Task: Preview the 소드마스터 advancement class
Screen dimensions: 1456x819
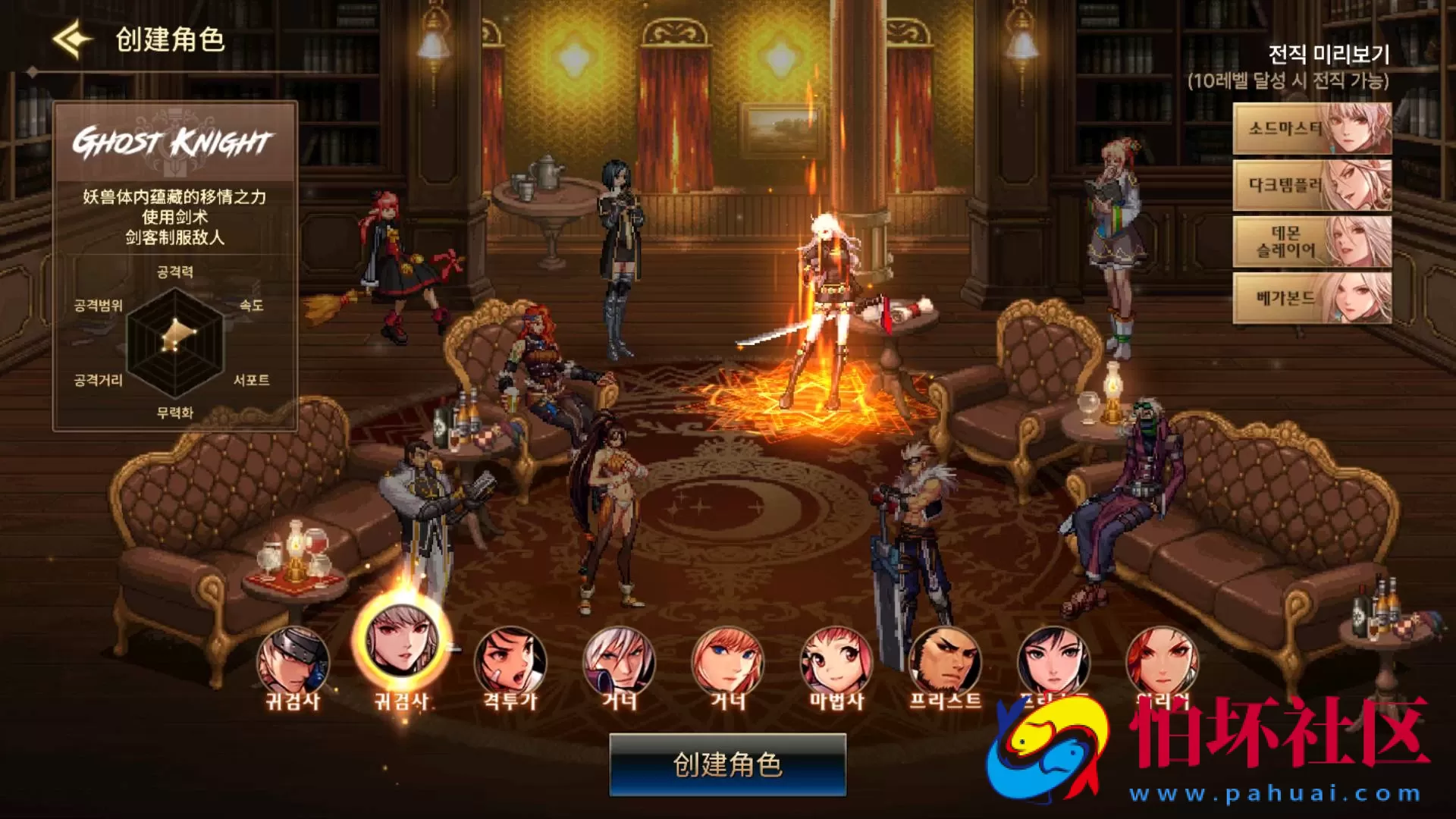Action: [1312, 129]
